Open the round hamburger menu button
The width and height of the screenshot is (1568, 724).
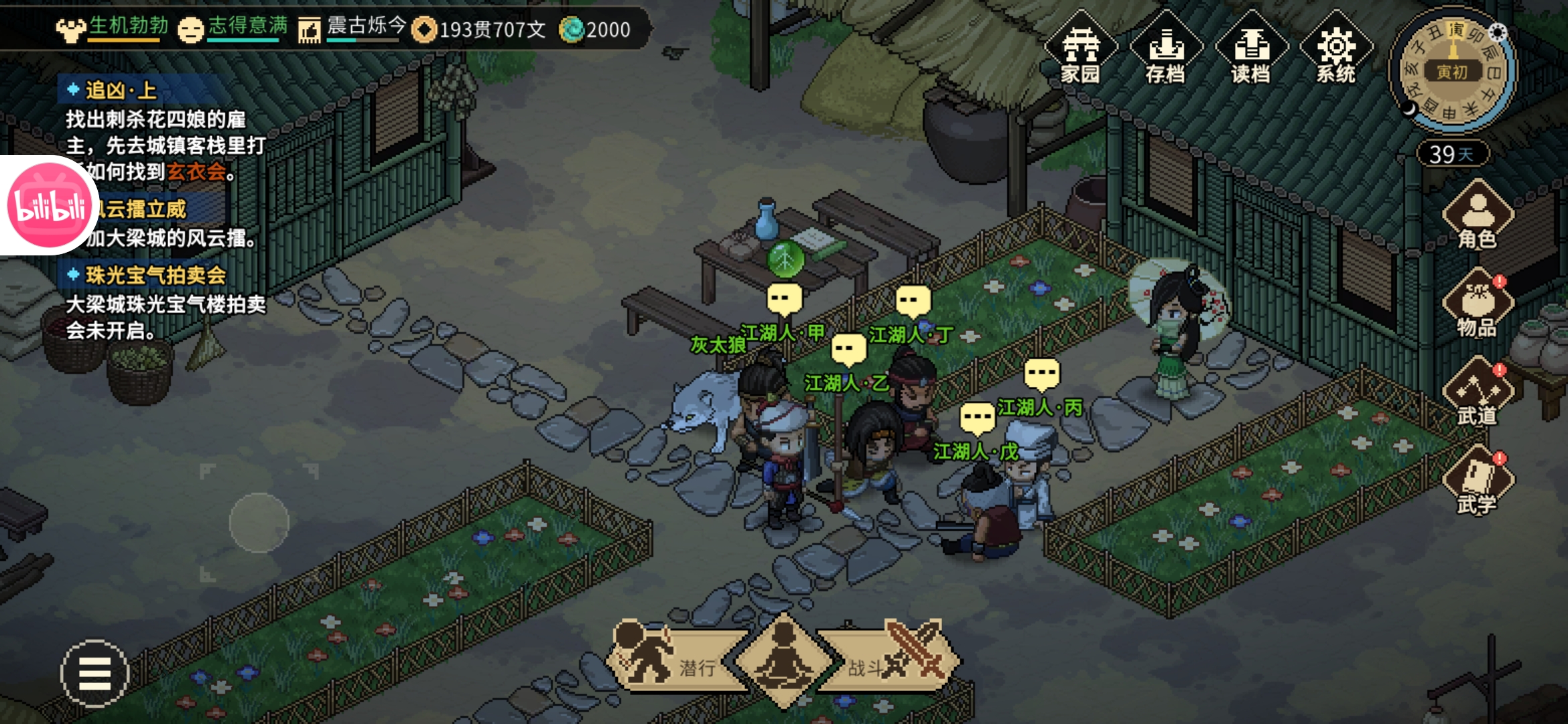(x=94, y=673)
